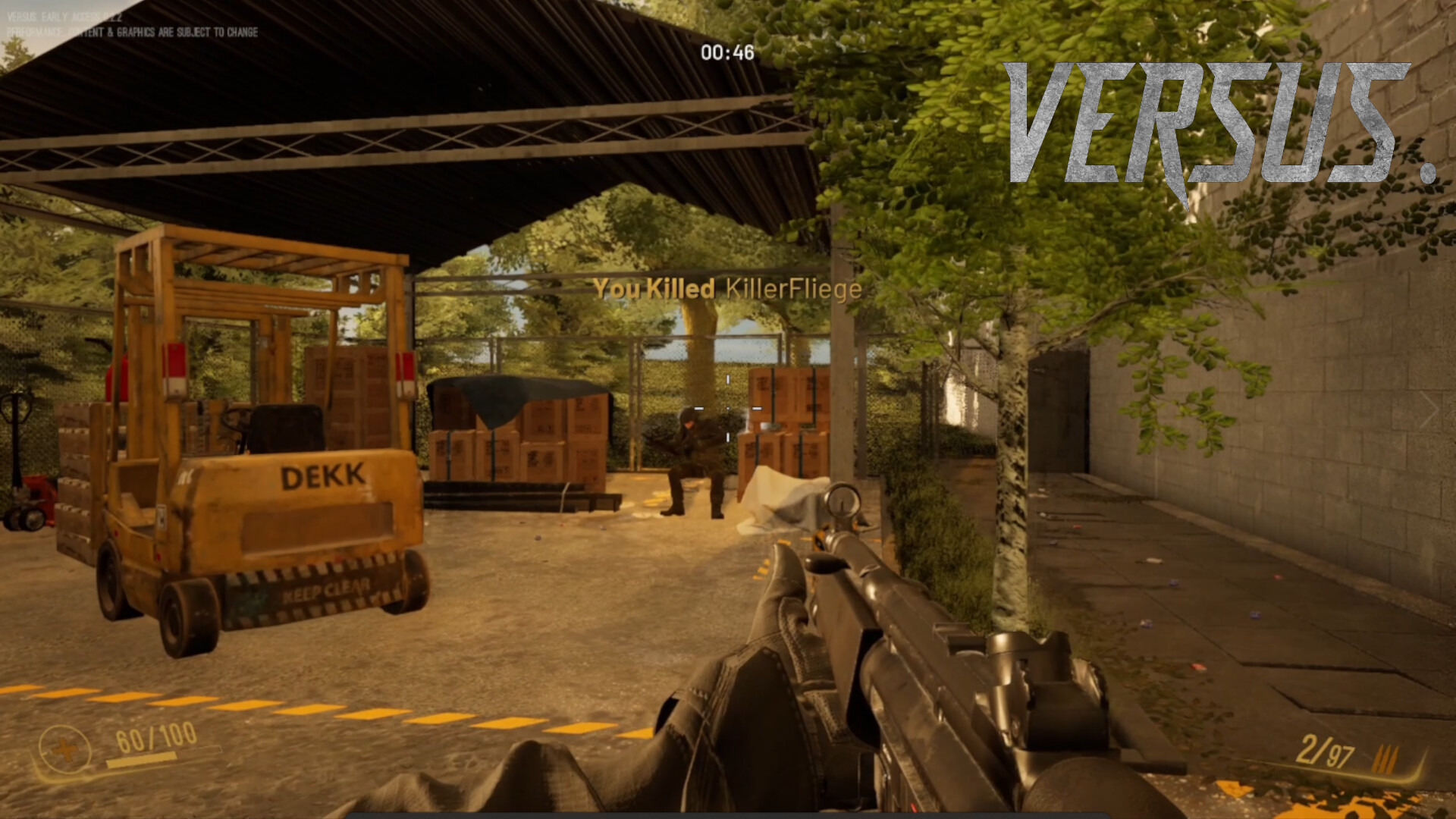This screenshot has height=819, width=1456.
Task: Click the player name 'KillerFliege'
Action: pyautogui.click(x=793, y=289)
